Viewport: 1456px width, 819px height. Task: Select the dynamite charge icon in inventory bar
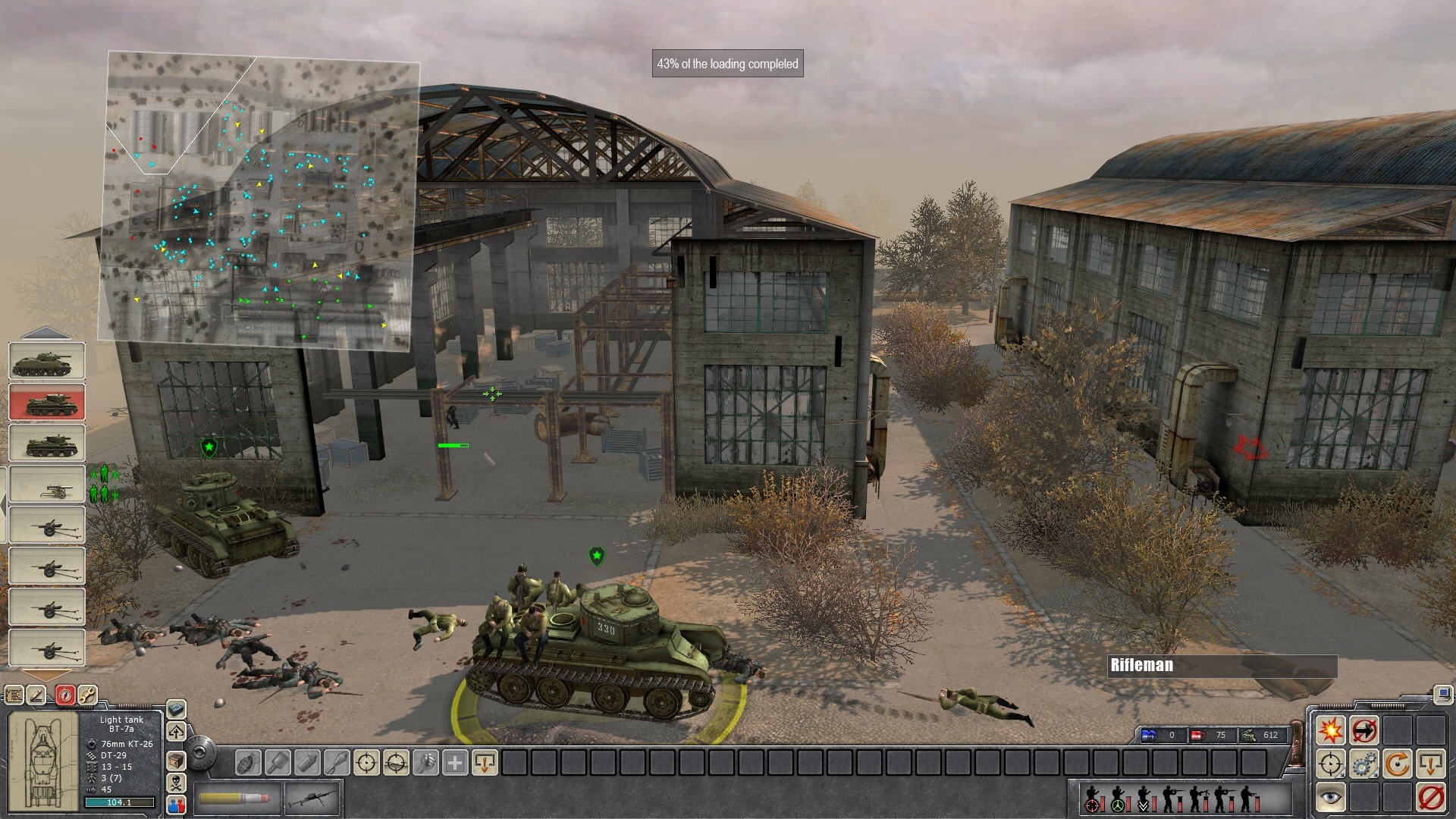point(306,763)
